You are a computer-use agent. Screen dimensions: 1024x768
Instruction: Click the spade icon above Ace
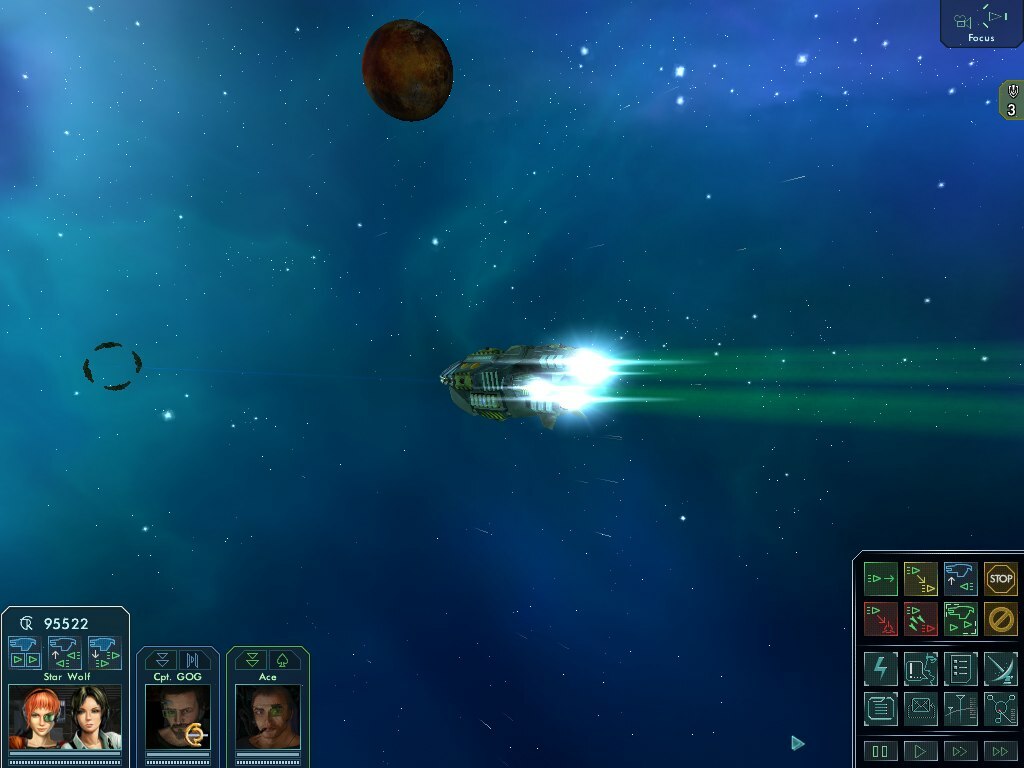tap(283, 660)
